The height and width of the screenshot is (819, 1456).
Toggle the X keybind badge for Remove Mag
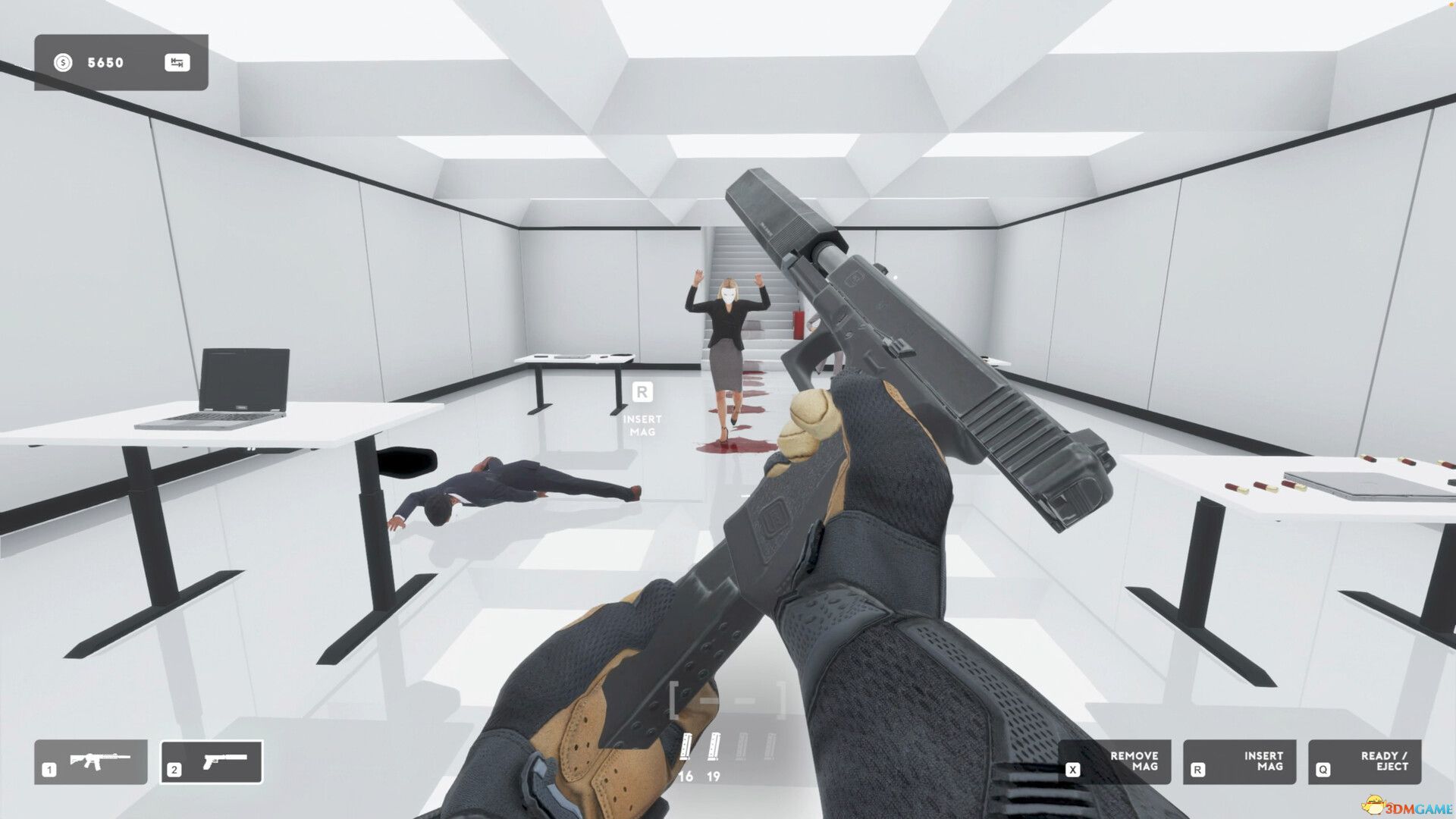click(1073, 768)
